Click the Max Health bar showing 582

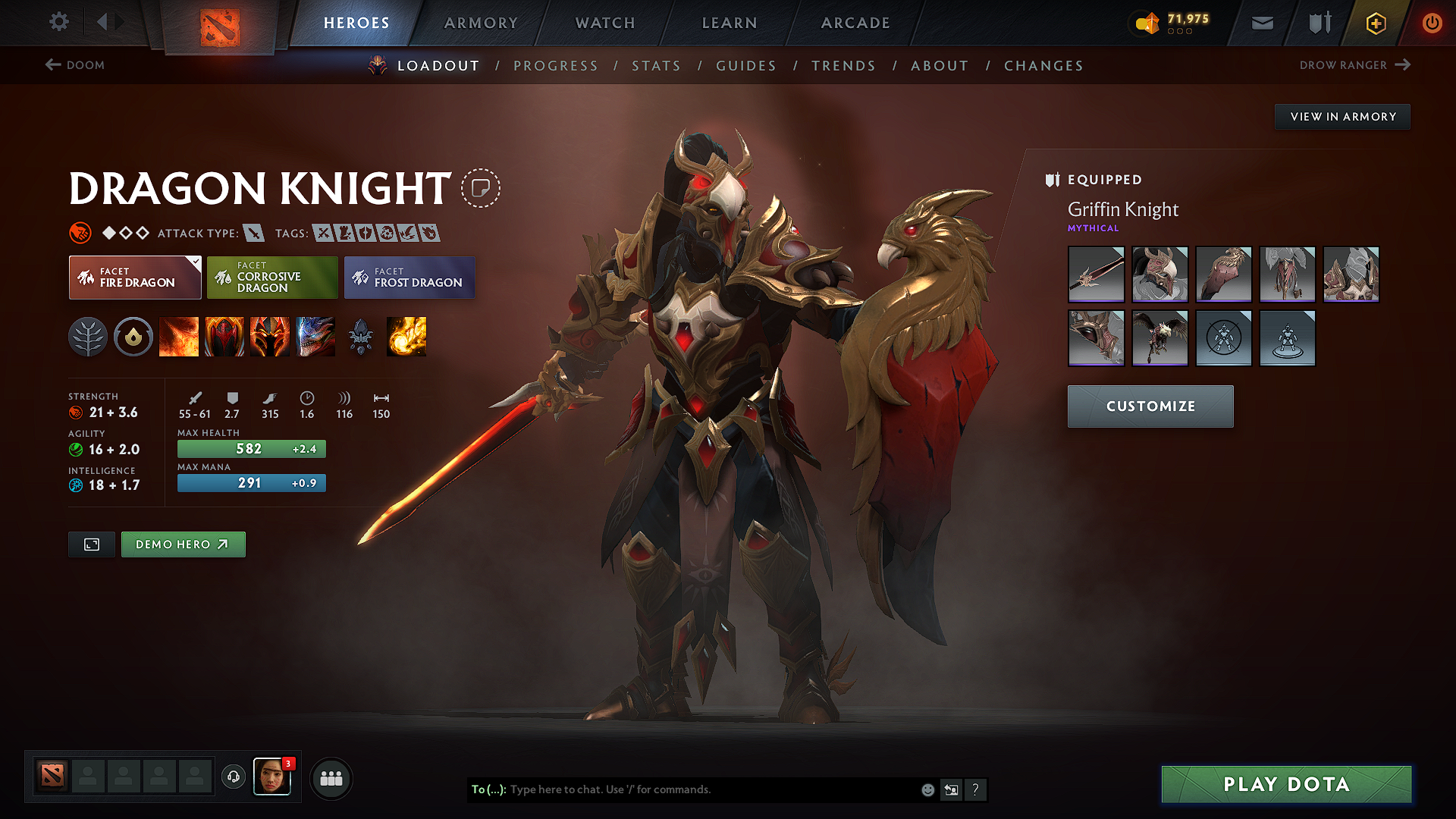coord(251,449)
